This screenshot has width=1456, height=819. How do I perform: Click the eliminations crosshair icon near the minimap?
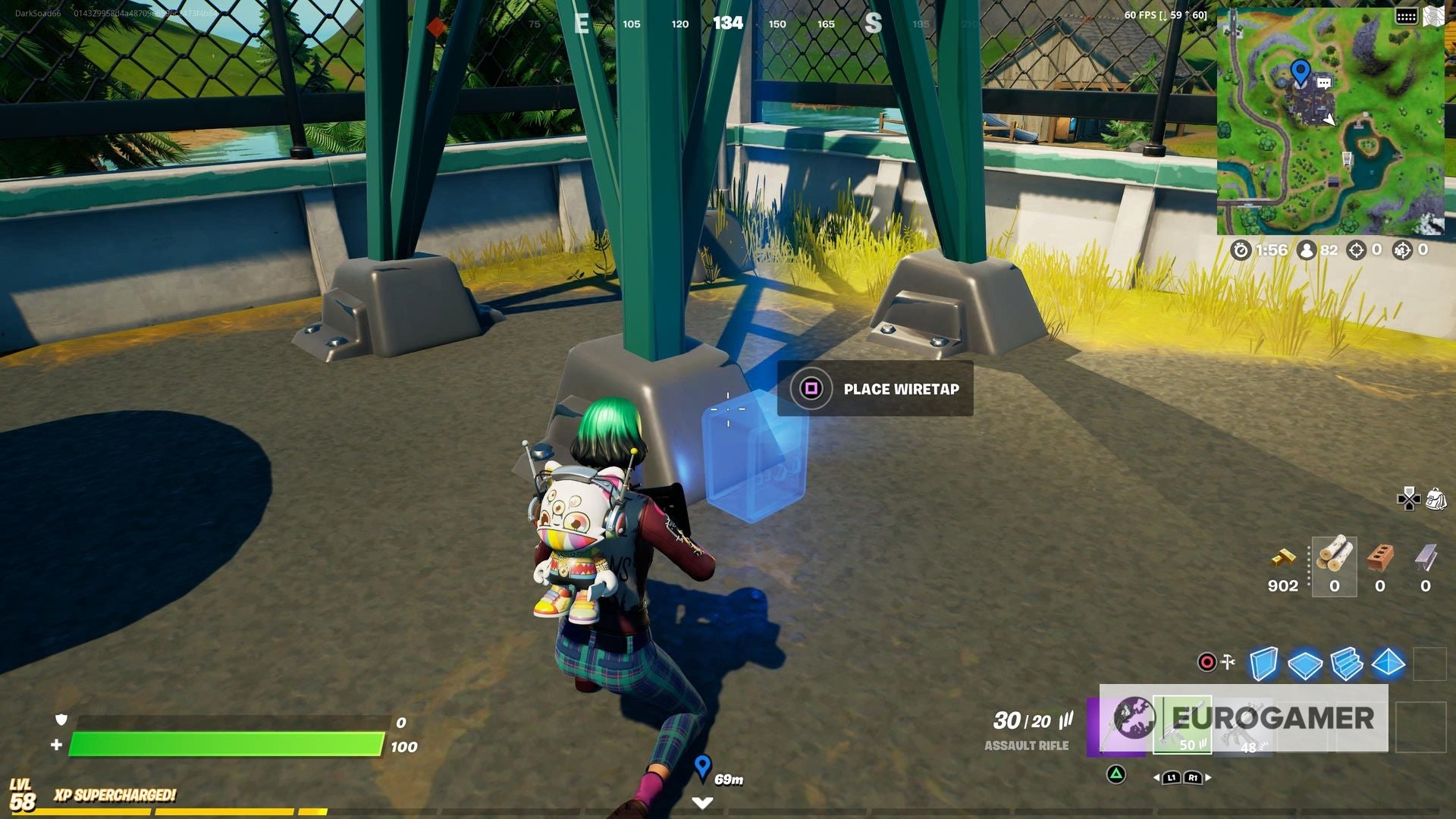(1355, 250)
